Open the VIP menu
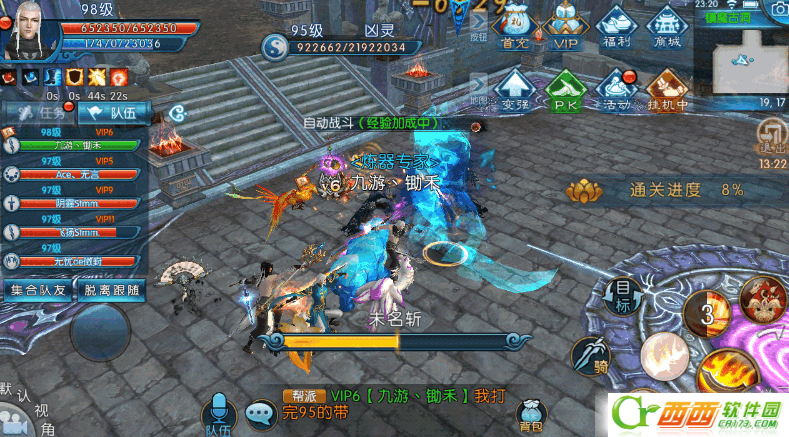Viewport: 789px width, 437px height. (x=566, y=29)
